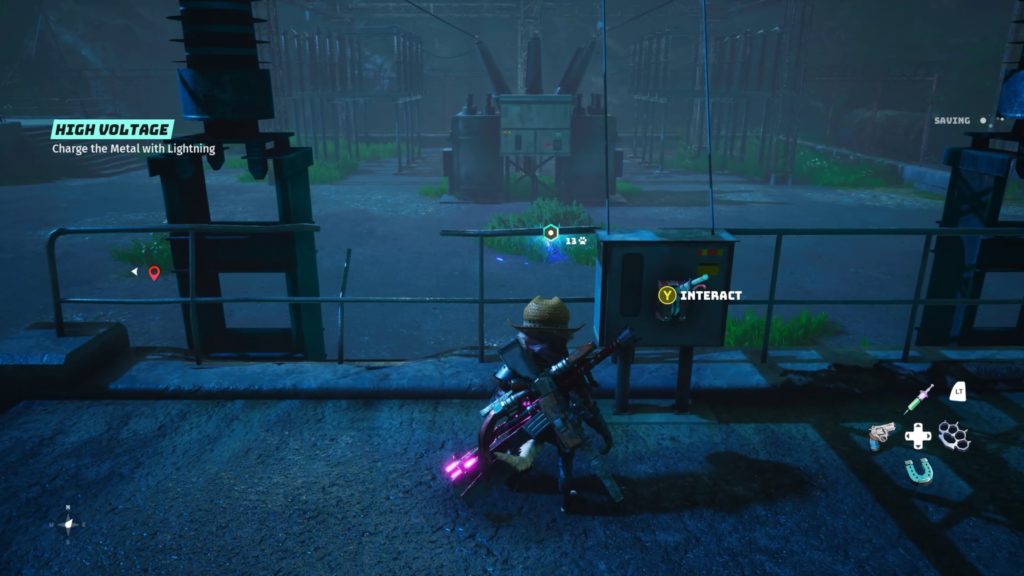Click the red location pin marker
The image size is (1024, 576).
click(154, 272)
